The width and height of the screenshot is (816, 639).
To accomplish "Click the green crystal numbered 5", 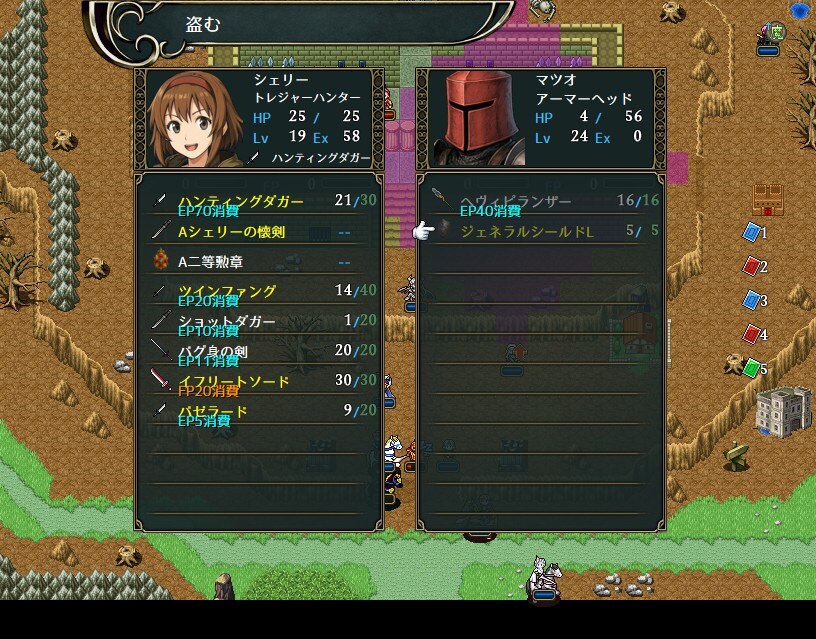I will pyautogui.click(x=751, y=369).
